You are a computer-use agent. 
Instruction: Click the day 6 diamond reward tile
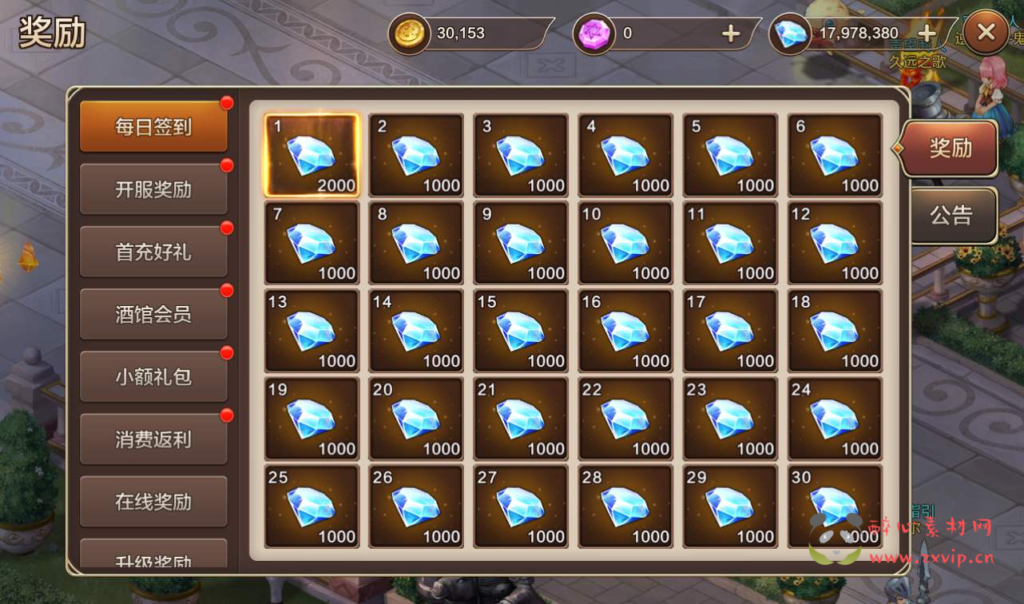pyautogui.click(x=834, y=155)
